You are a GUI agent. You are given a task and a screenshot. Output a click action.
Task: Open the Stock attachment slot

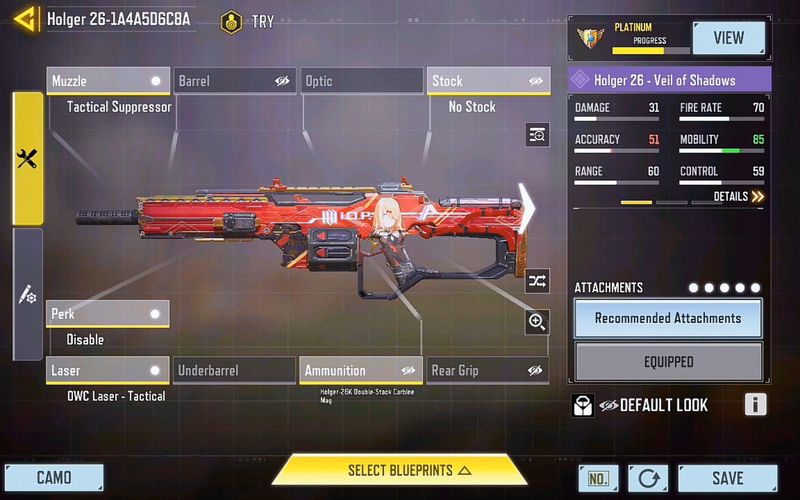tap(489, 81)
